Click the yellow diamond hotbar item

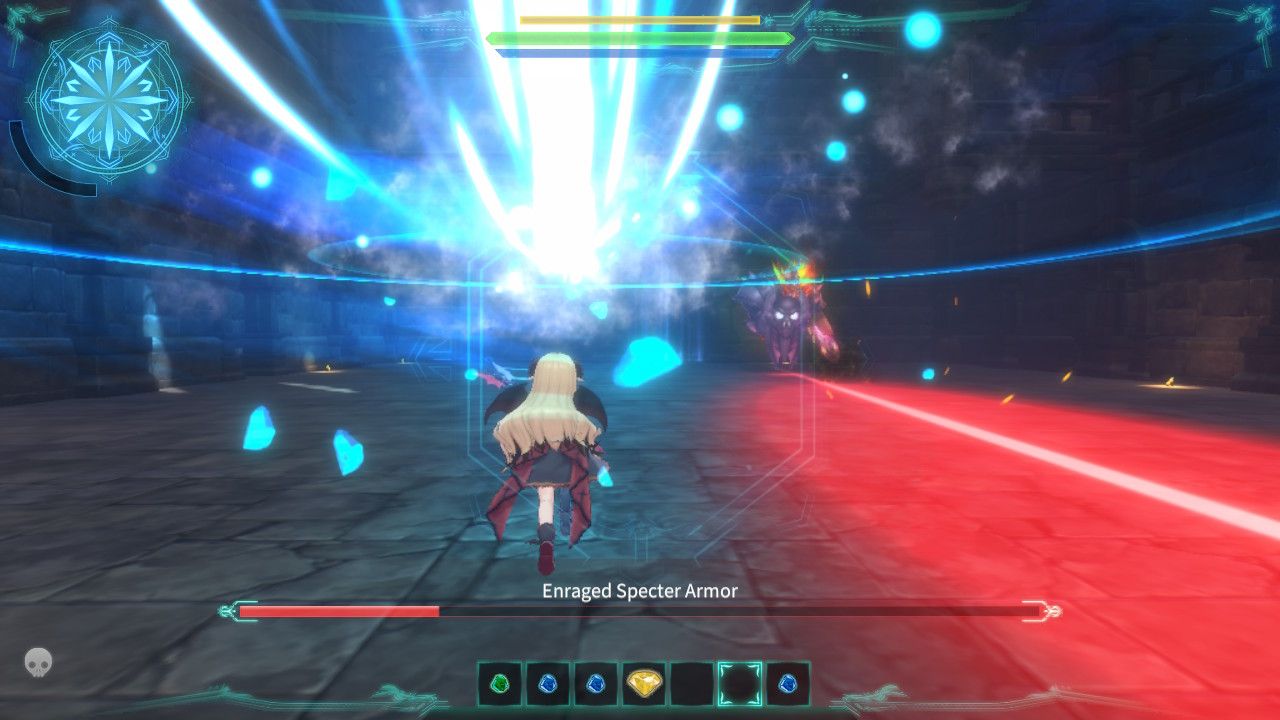(646, 684)
